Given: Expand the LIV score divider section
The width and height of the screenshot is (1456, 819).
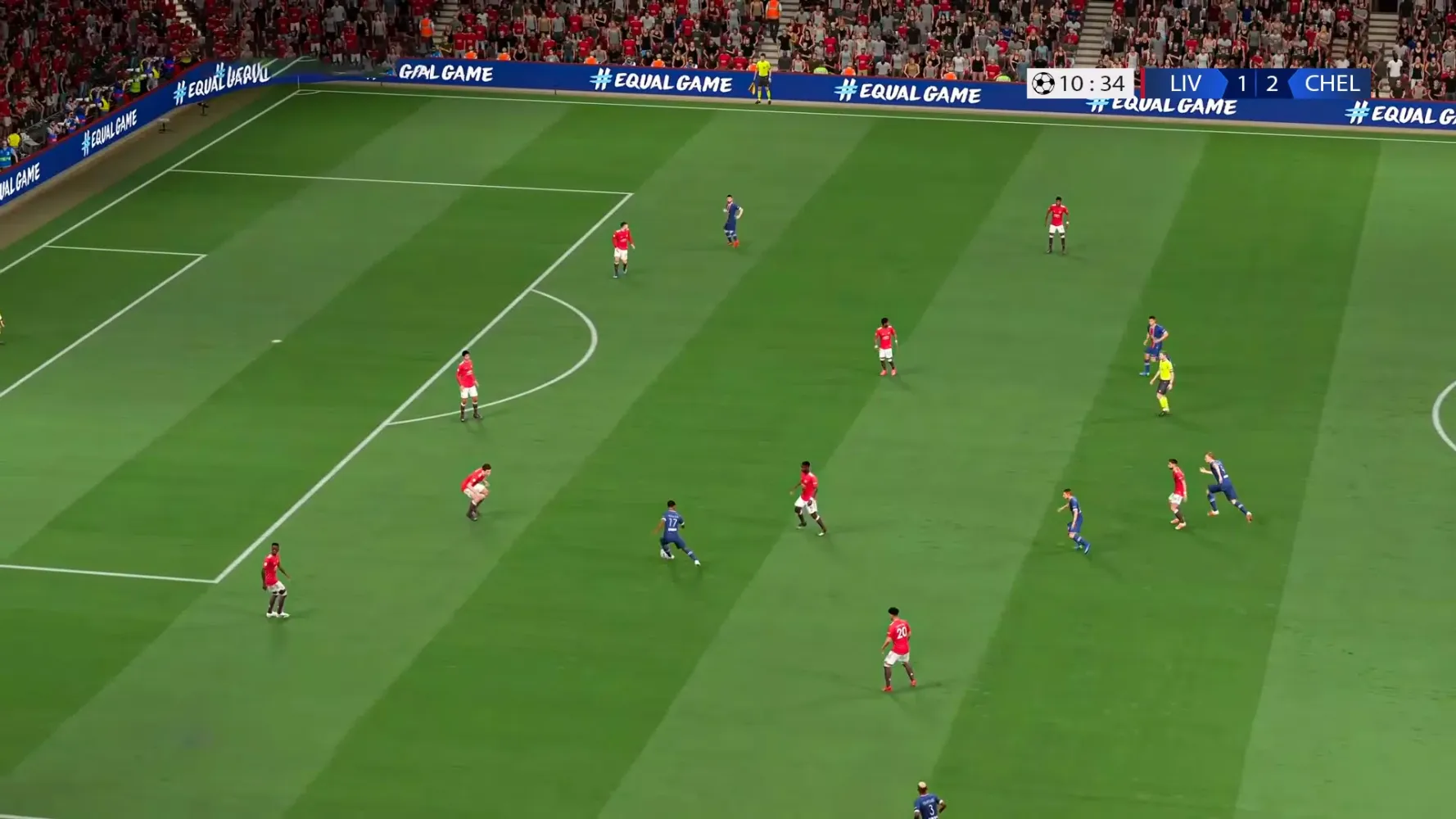Looking at the screenshot, I should (1257, 84).
